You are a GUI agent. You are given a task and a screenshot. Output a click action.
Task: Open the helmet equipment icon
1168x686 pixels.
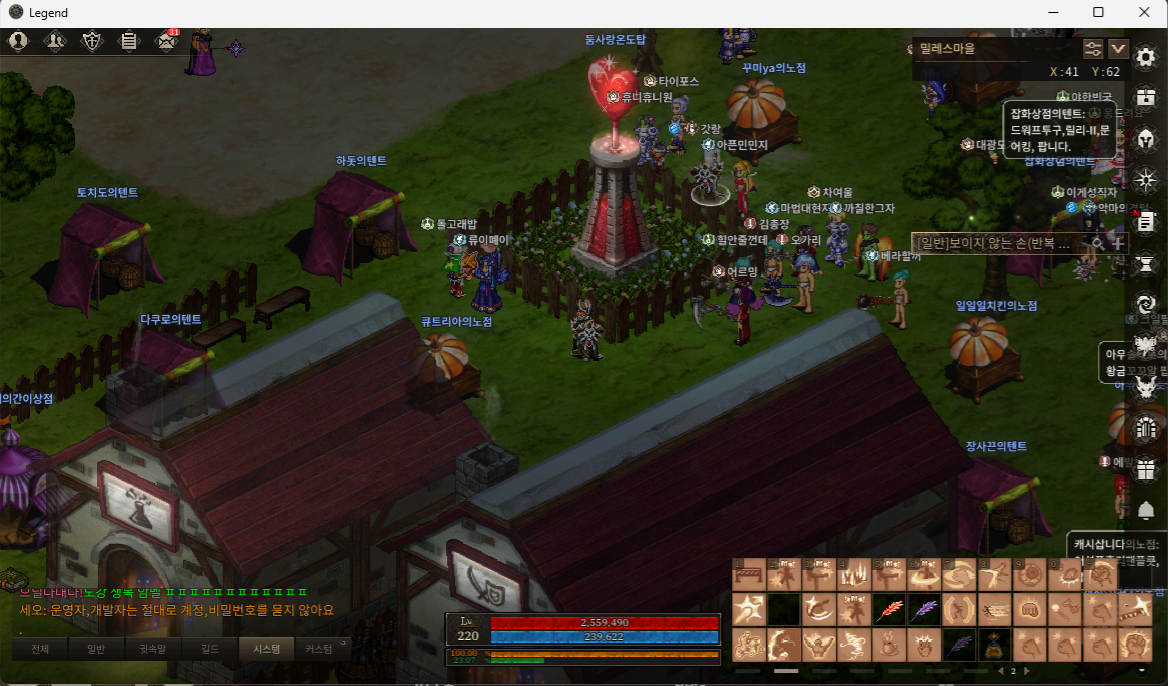coord(1146,138)
